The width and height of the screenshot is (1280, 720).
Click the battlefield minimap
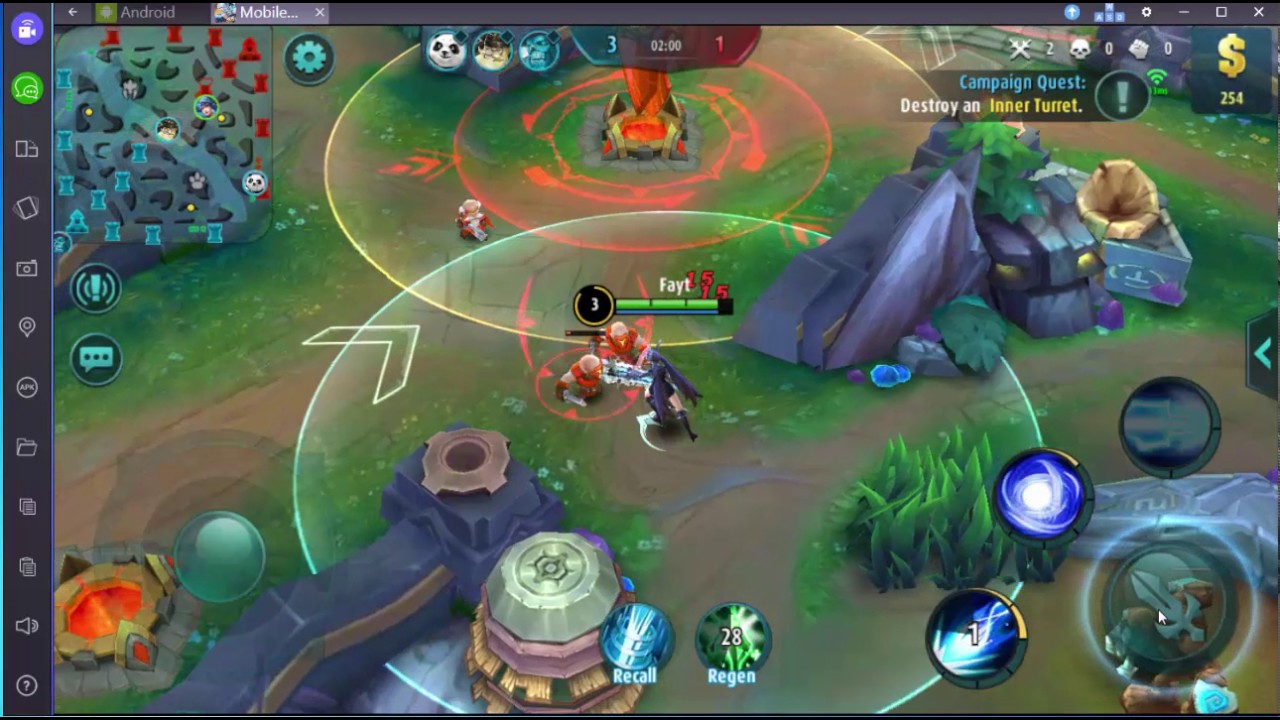point(165,135)
